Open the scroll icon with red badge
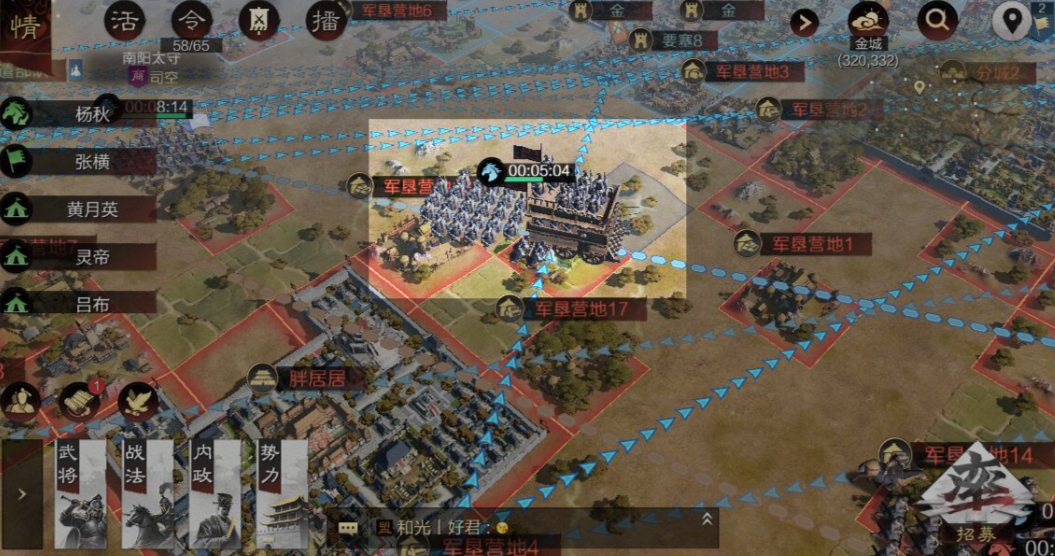The image size is (1055, 556). tap(80, 401)
